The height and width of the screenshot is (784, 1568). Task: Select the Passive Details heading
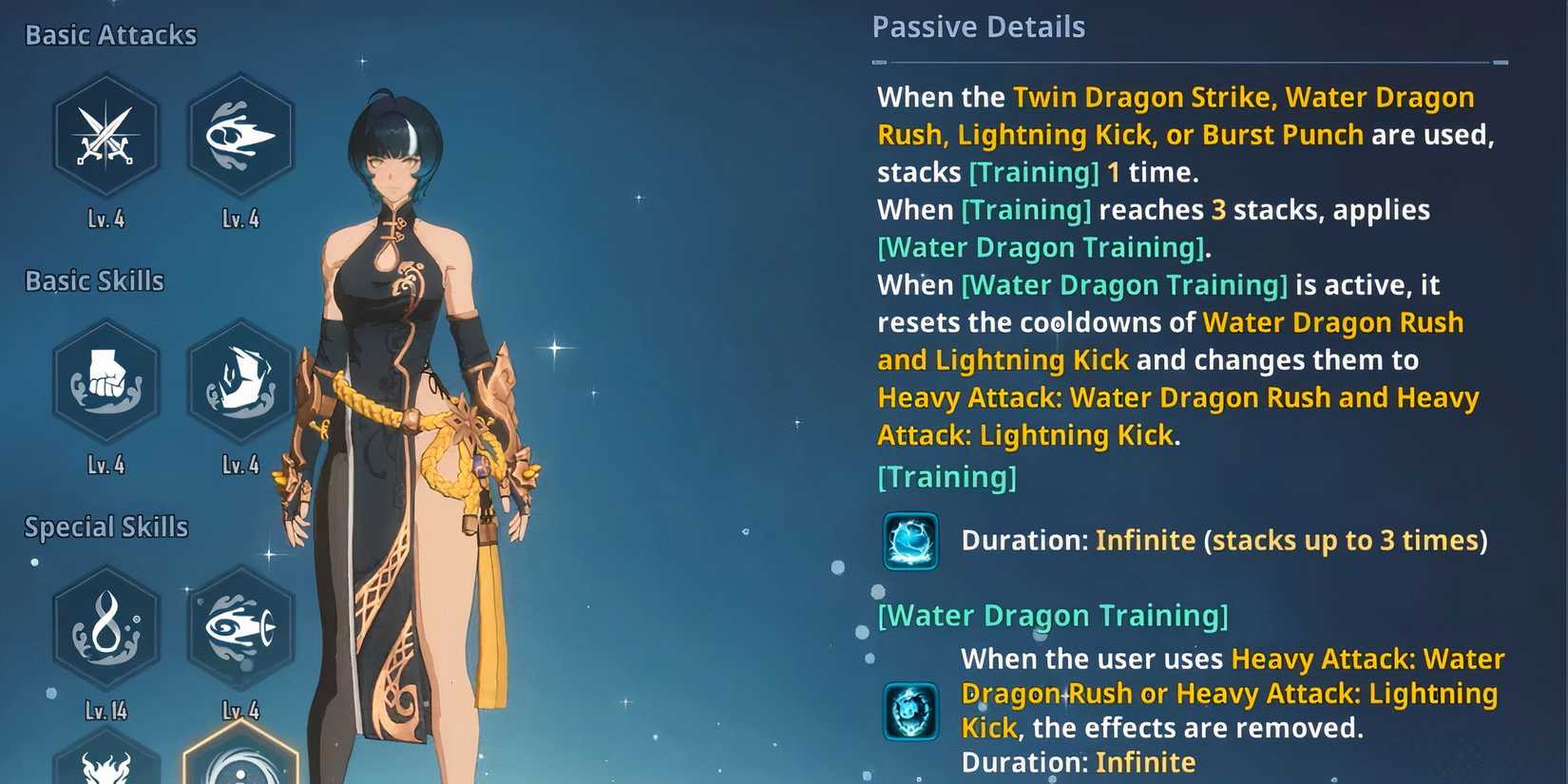979,28
